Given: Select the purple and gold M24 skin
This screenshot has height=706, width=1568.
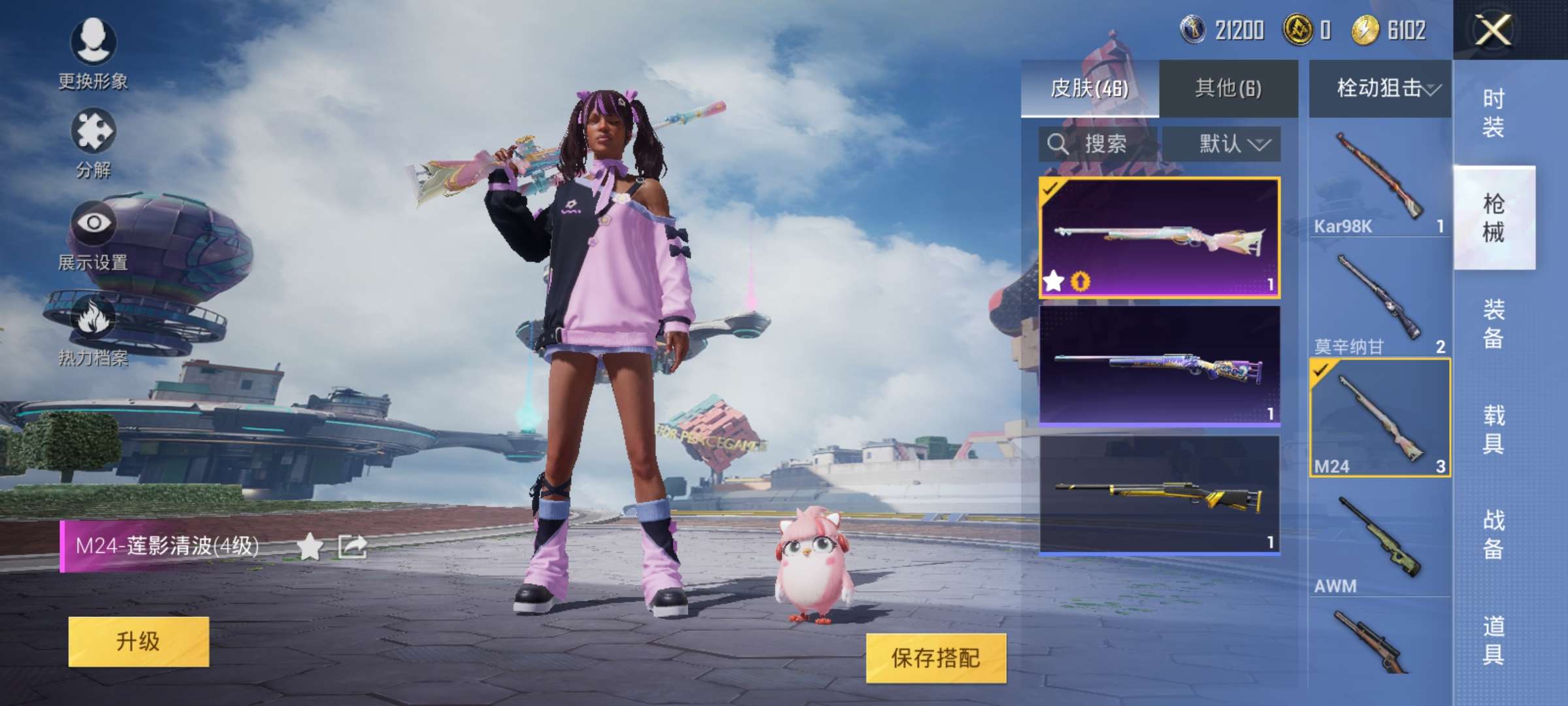Looking at the screenshot, I should coord(1159,366).
